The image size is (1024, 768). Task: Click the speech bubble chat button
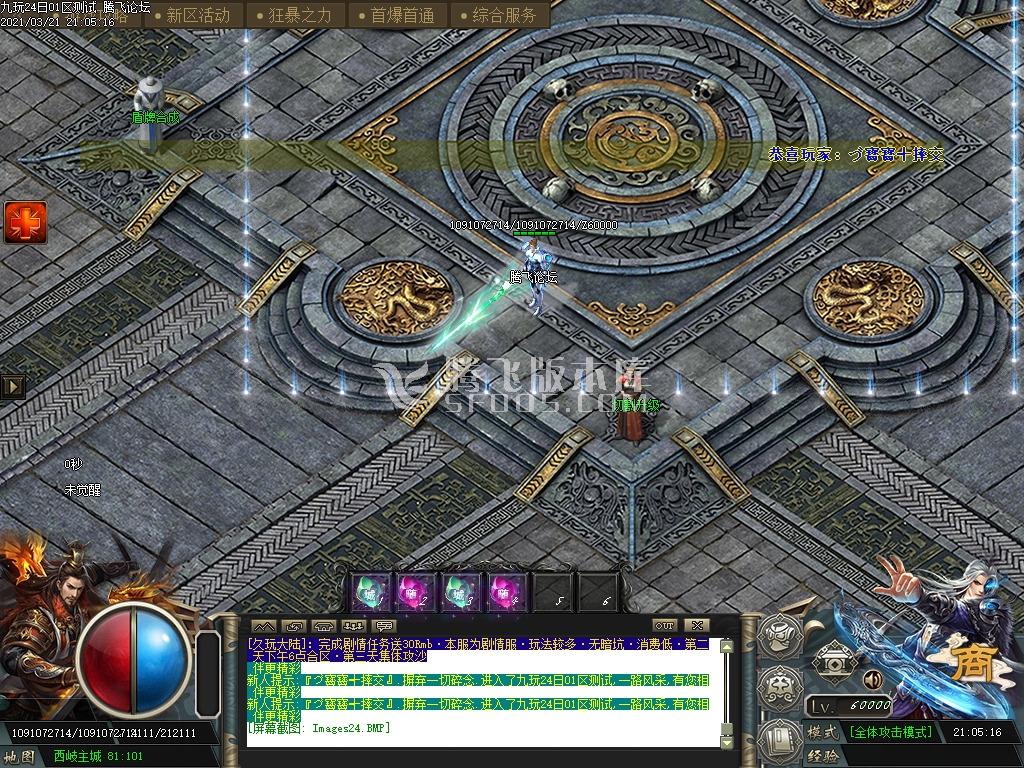click(x=385, y=626)
